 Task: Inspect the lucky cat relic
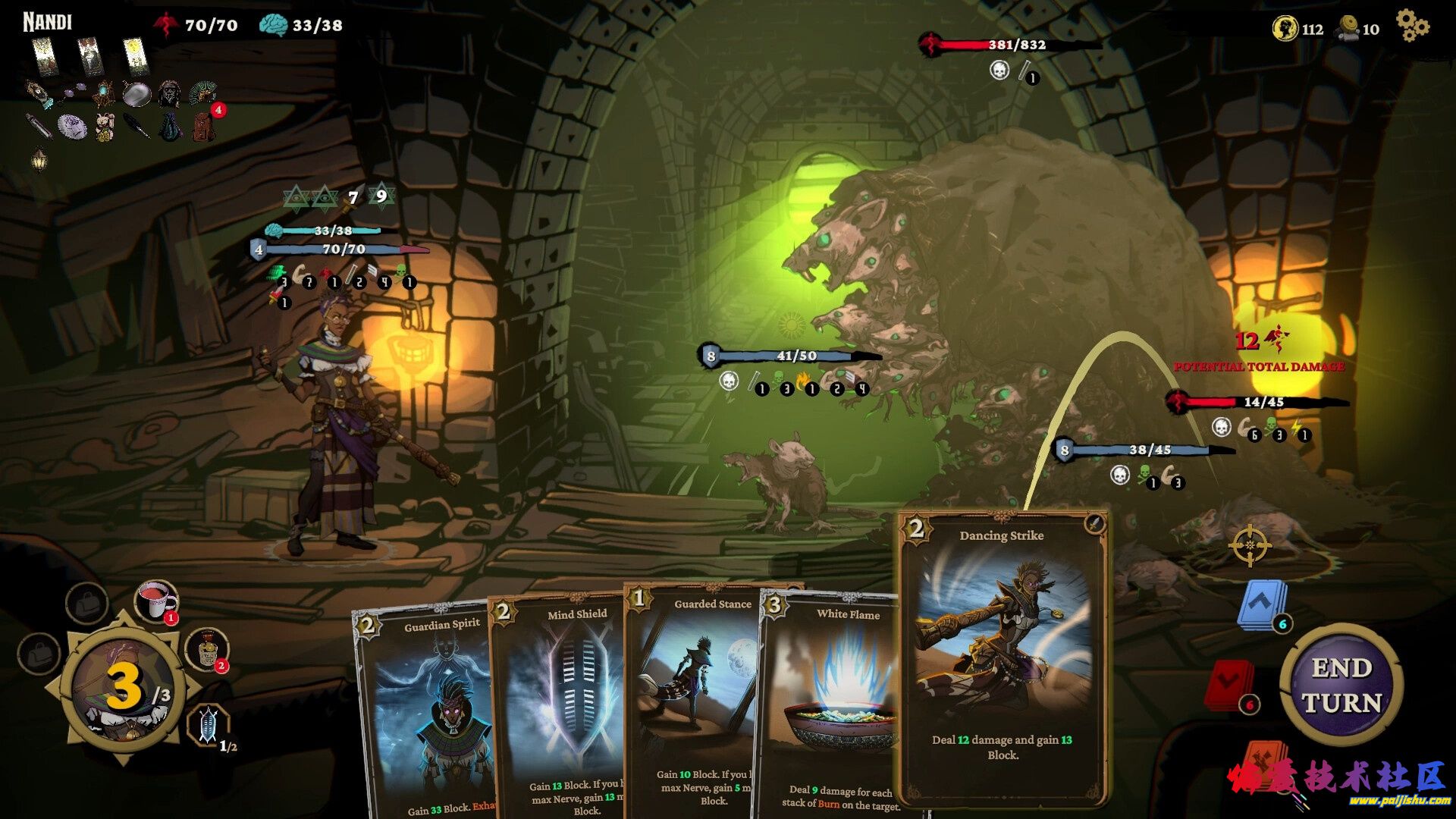pyautogui.click(x=105, y=127)
